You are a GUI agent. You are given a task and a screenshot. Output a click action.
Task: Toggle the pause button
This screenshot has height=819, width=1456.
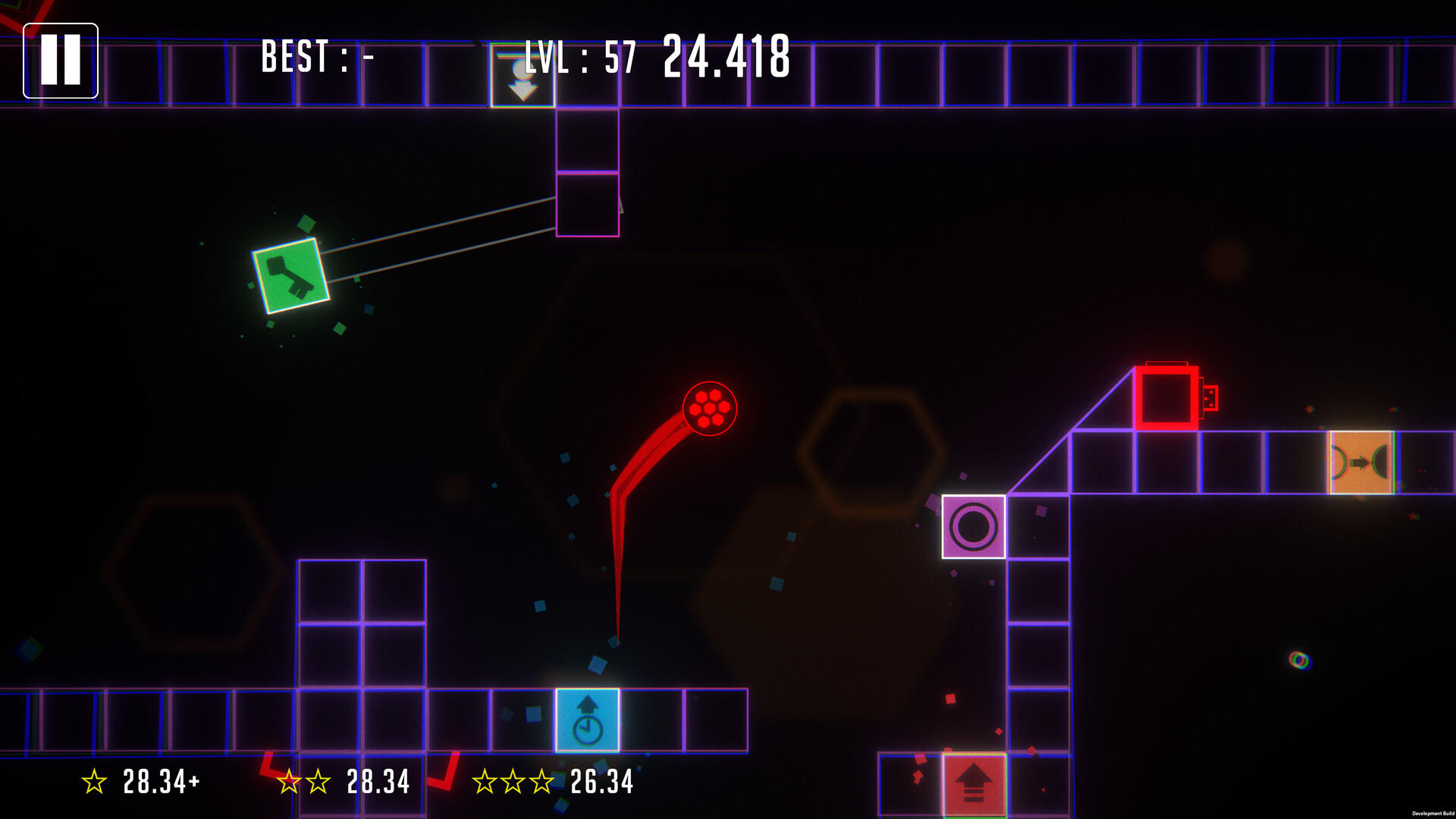coord(61,61)
